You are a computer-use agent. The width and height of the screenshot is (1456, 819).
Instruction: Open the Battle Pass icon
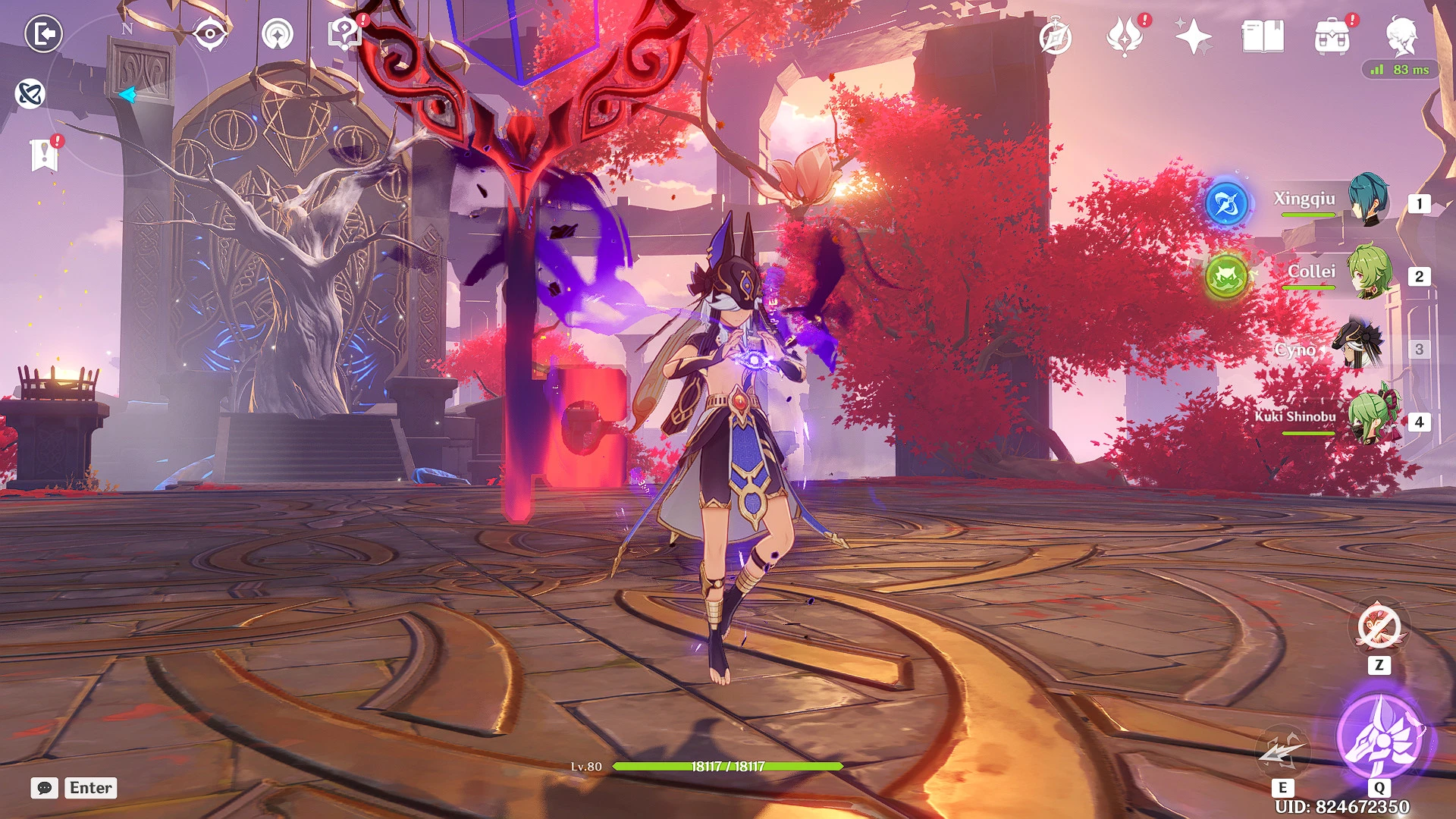click(x=1125, y=36)
